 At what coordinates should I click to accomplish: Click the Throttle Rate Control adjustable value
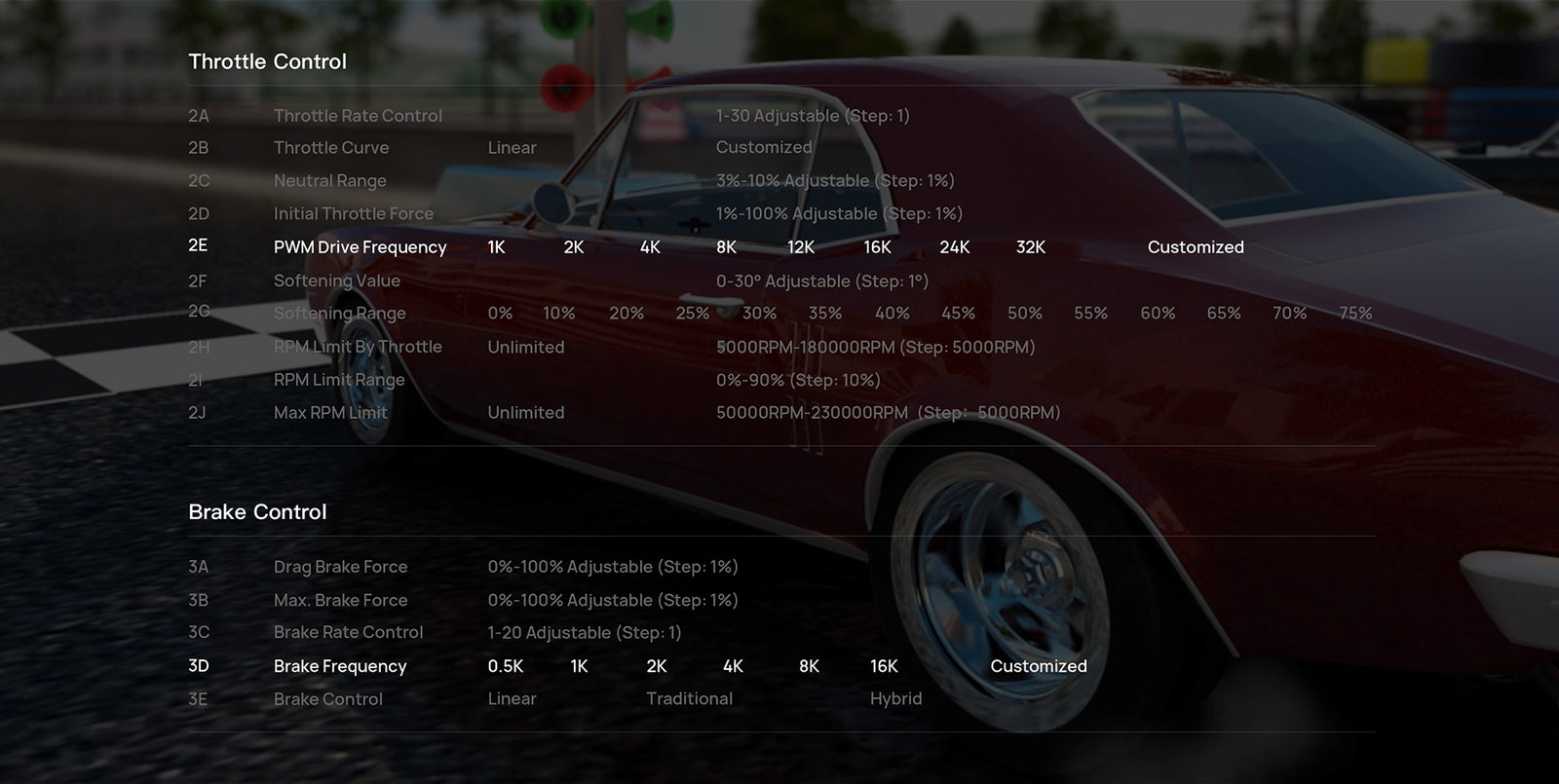tap(812, 116)
